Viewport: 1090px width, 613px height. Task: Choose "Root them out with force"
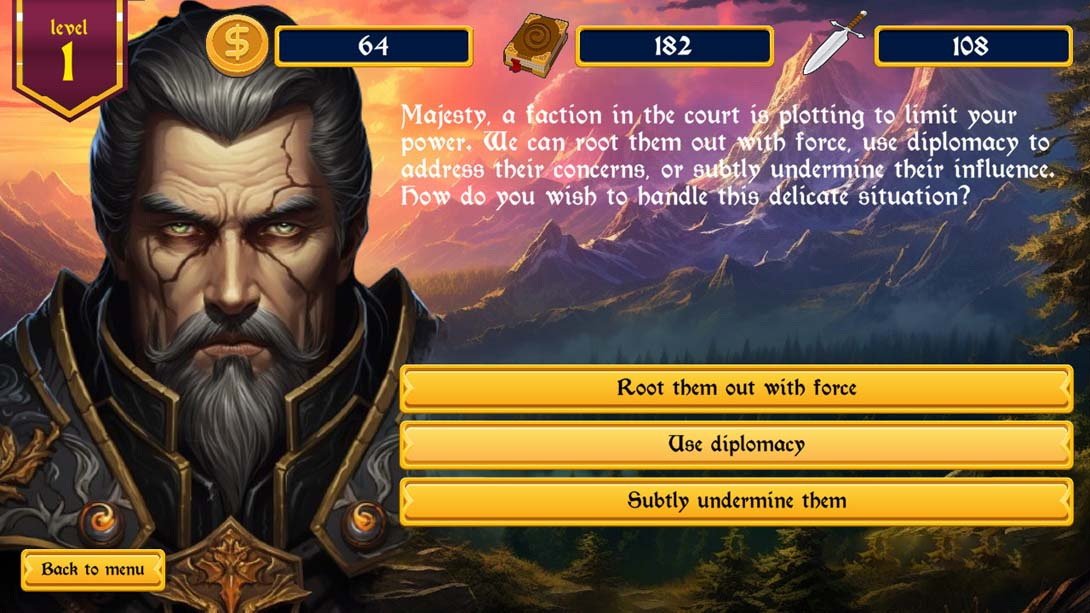tap(736, 388)
